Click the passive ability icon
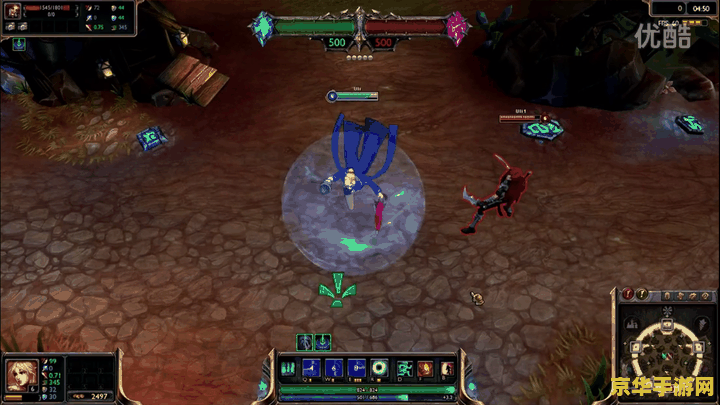 (289, 367)
